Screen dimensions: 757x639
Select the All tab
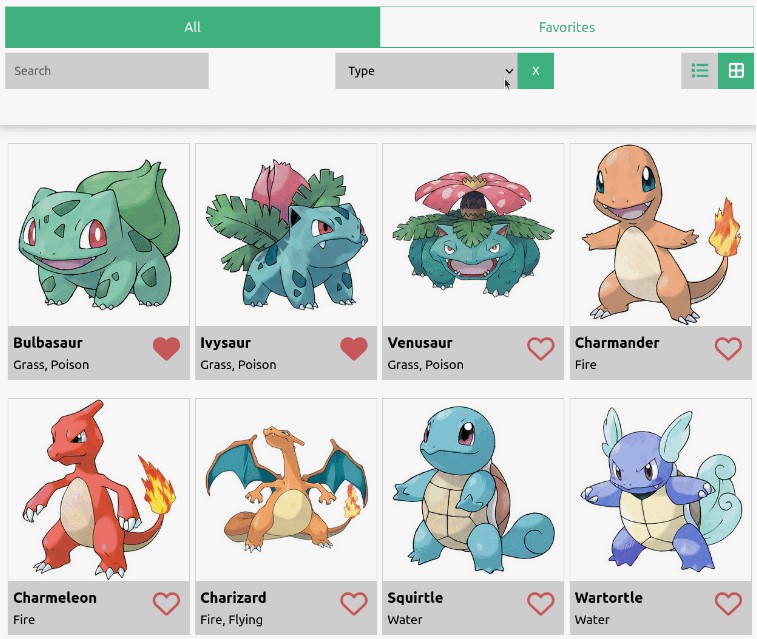[192, 27]
